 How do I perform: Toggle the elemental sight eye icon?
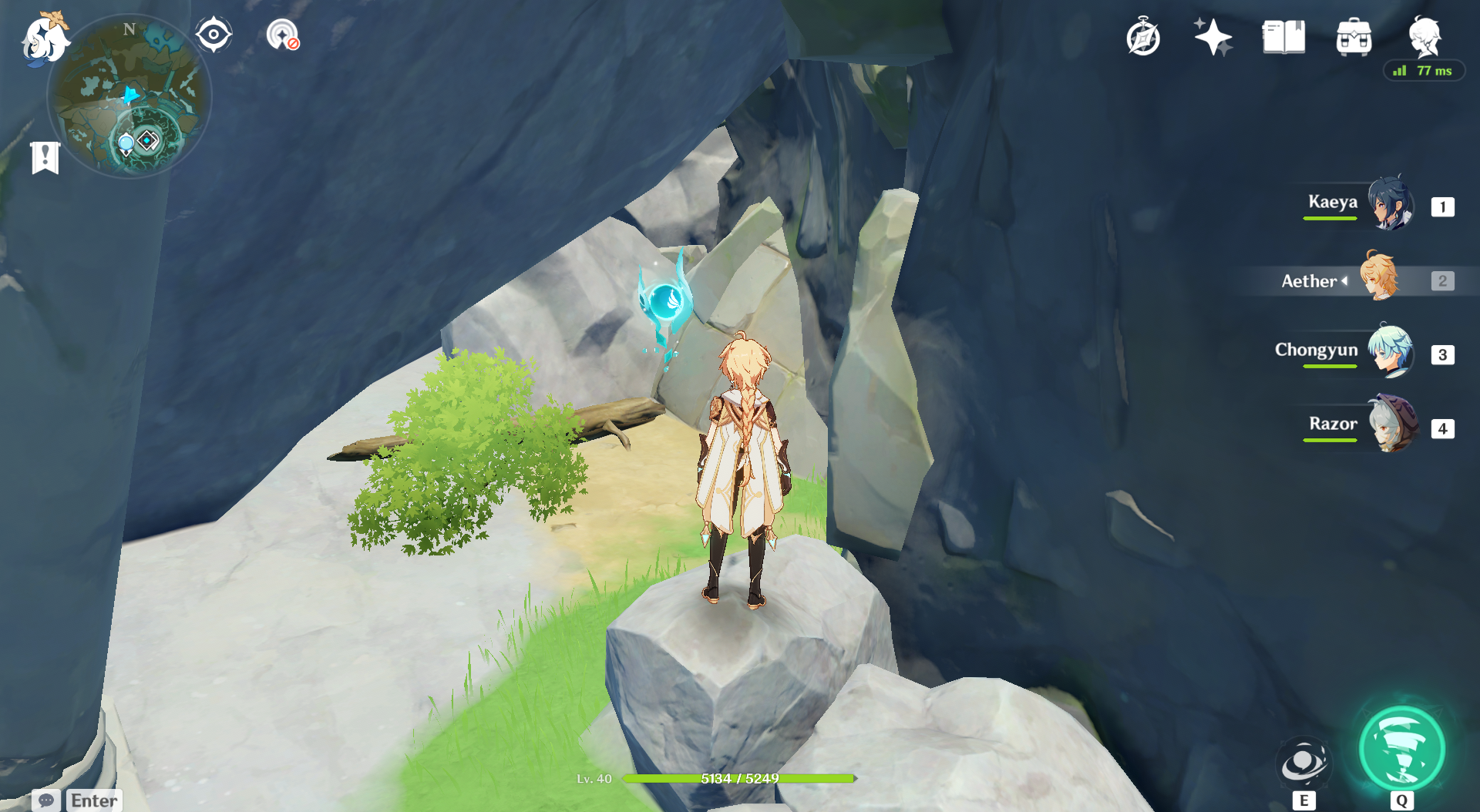click(214, 35)
